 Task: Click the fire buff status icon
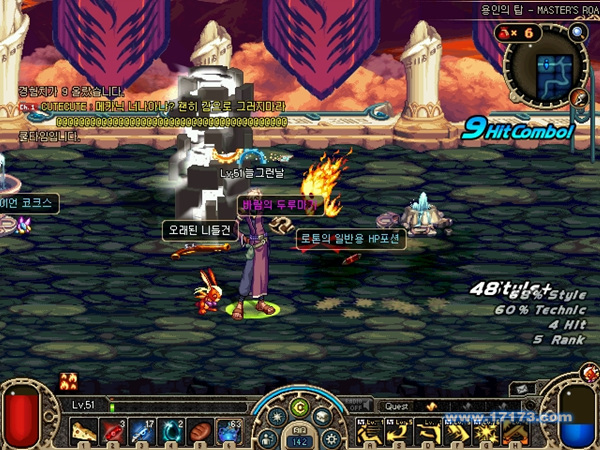69,379
